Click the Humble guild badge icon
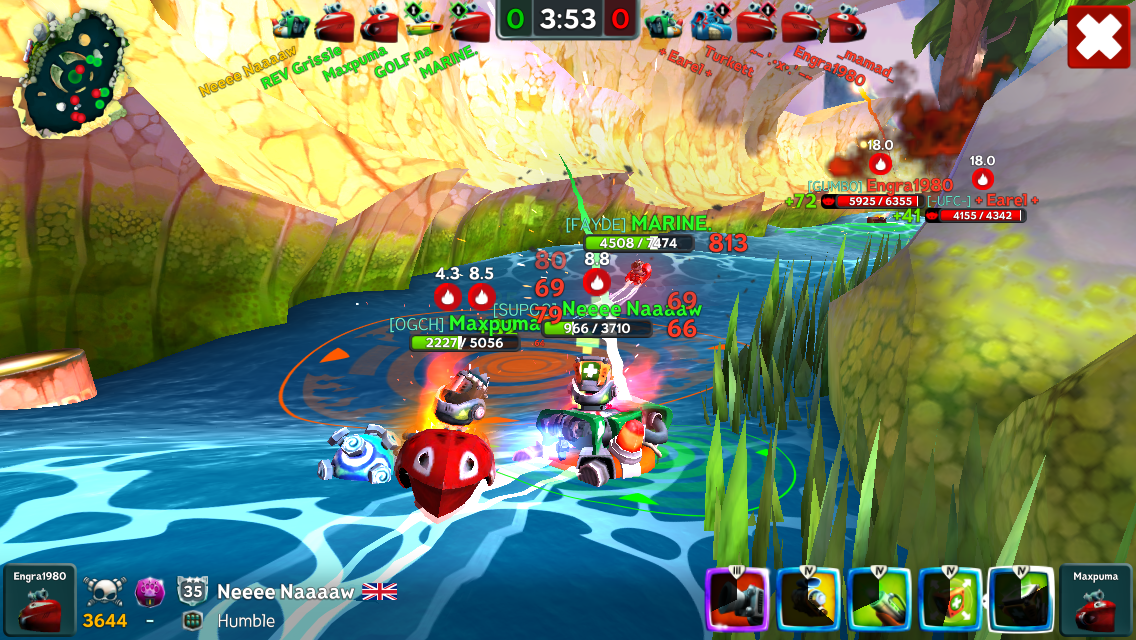The width and height of the screenshot is (1136, 640). pos(193,620)
